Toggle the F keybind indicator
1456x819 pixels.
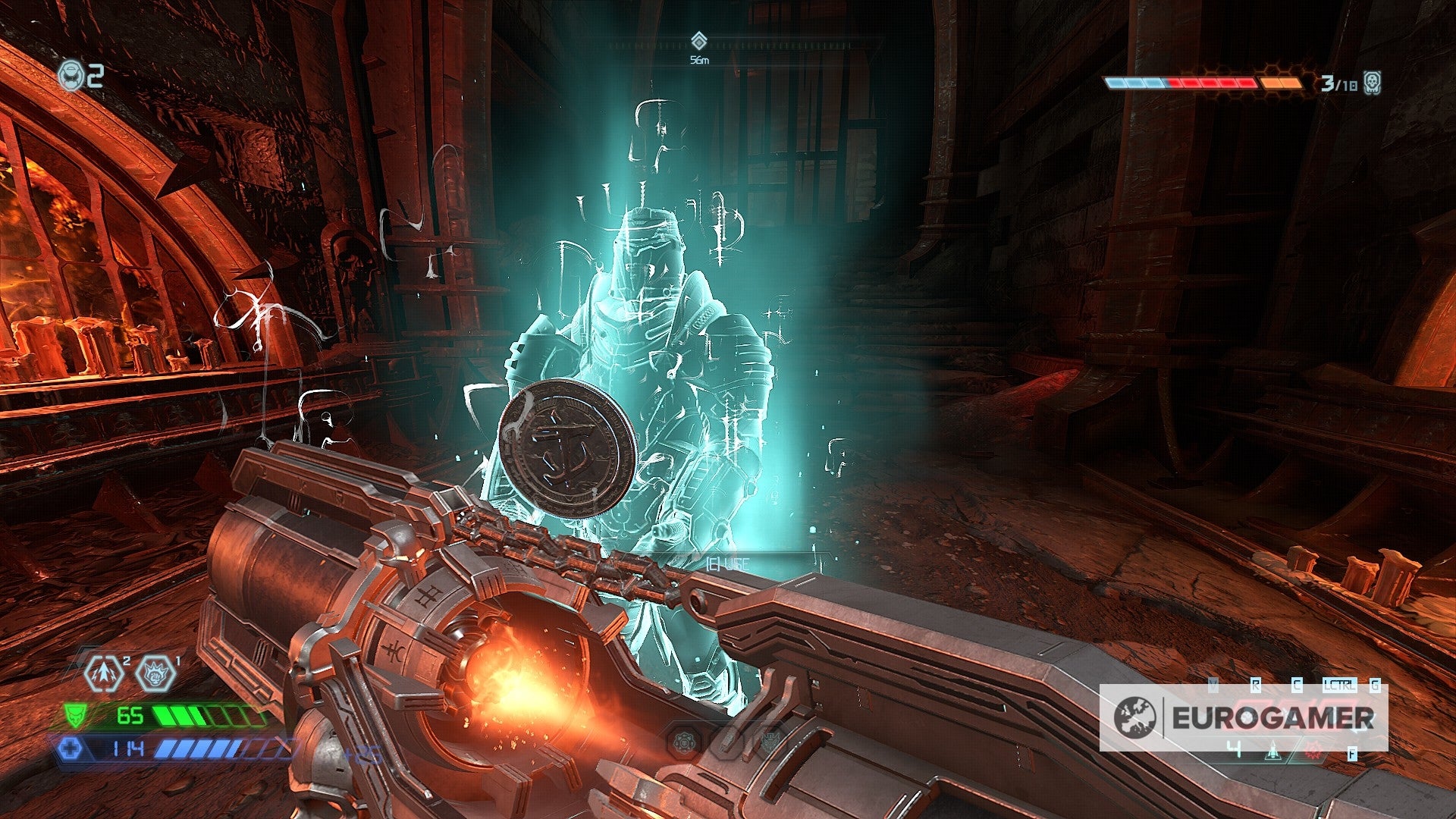[1353, 754]
